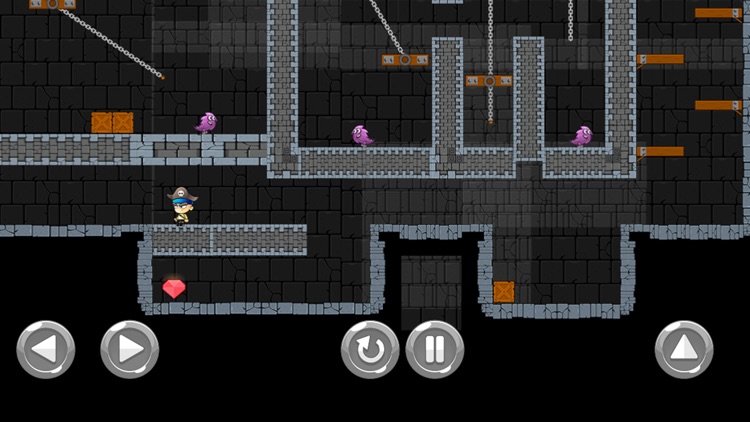Tap the move right arrow button
The image size is (750, 422).
pos(130,350)
